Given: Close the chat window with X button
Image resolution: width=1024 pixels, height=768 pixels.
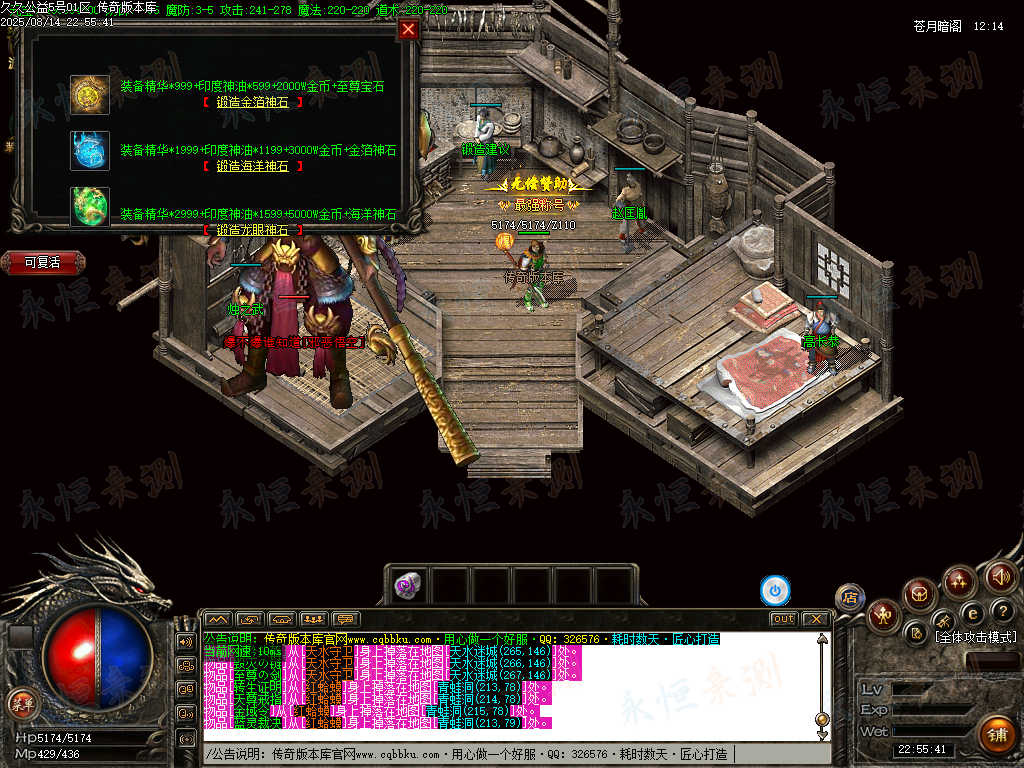Looking at the screenshot, I should (x=816, y=619).
